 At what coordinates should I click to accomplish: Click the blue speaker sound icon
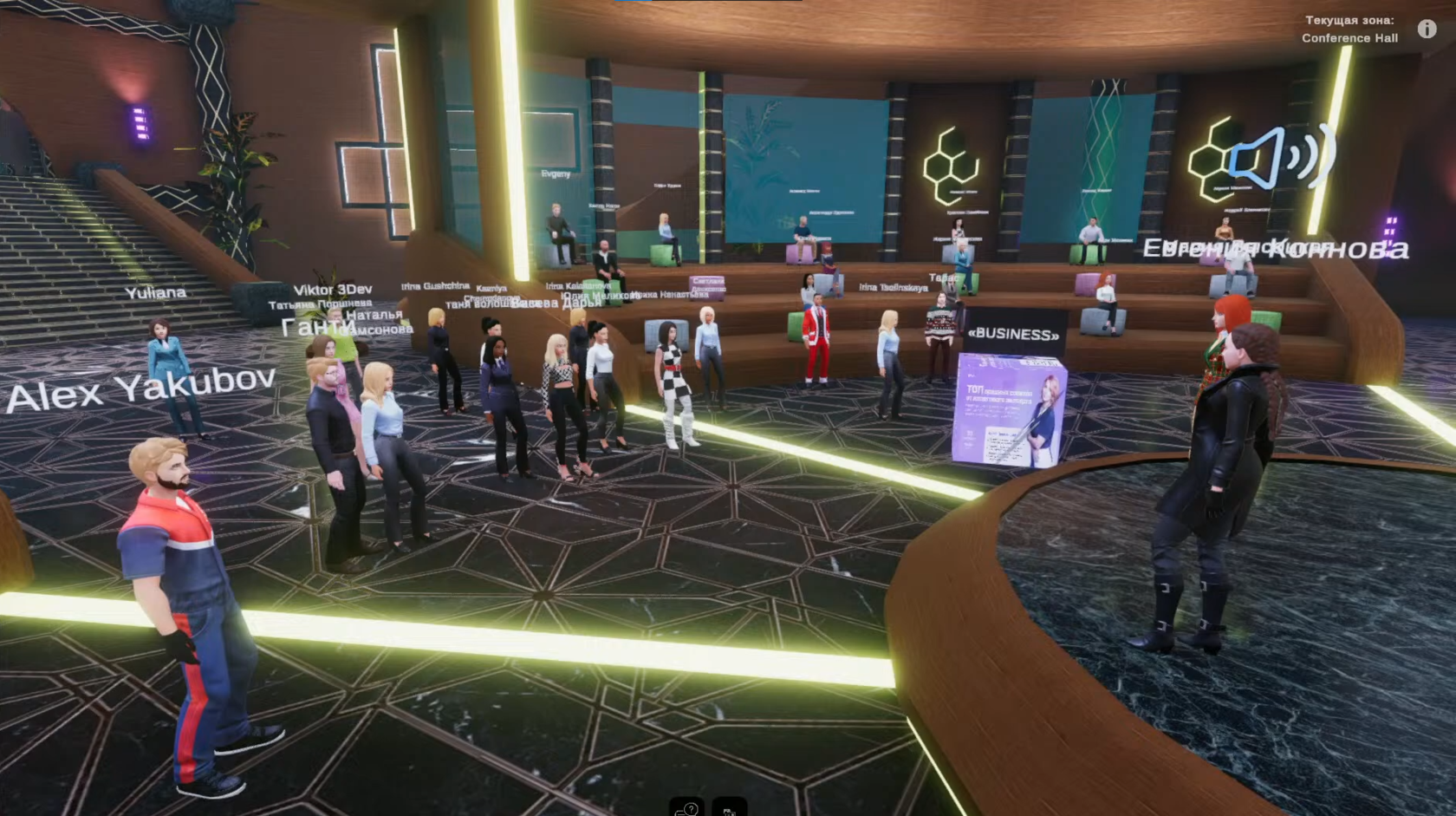1283,157
